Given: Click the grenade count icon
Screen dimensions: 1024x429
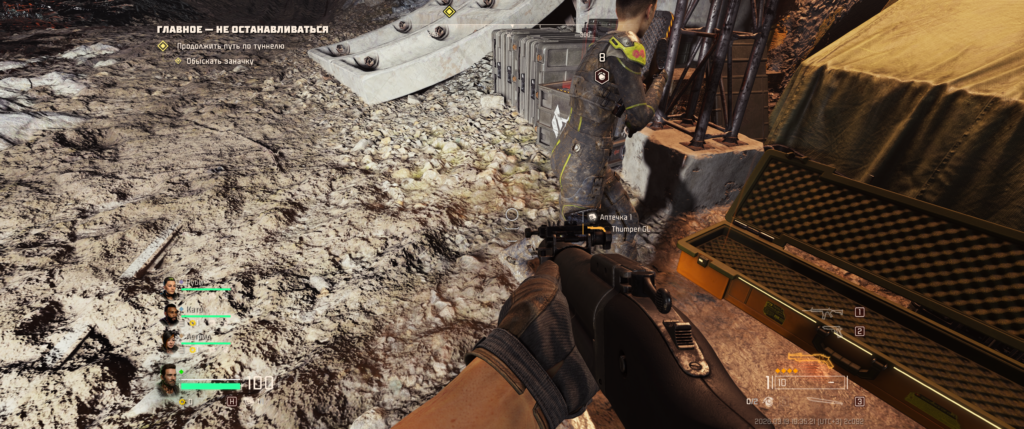Looking at the screenshot, I should tap(770, 401).
